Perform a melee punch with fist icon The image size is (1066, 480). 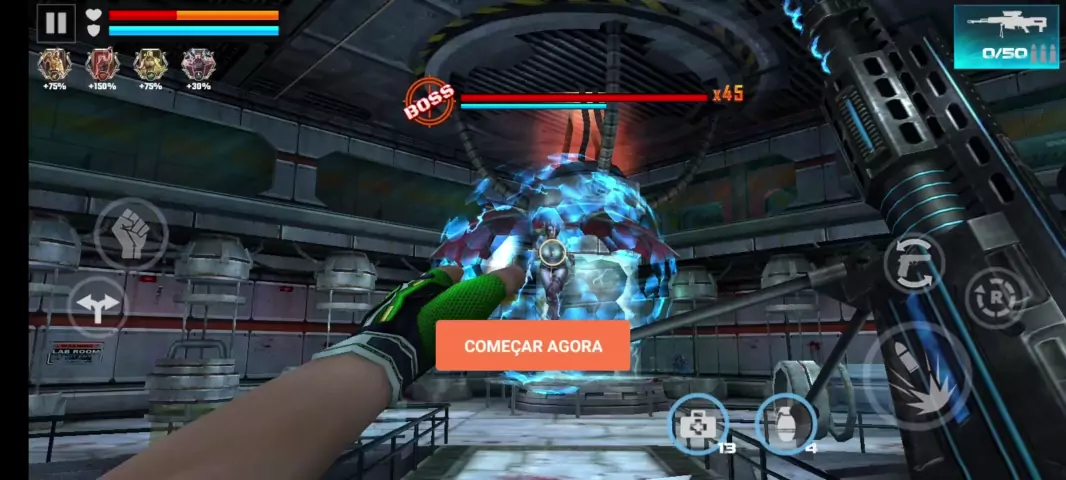tap(131, 234)
